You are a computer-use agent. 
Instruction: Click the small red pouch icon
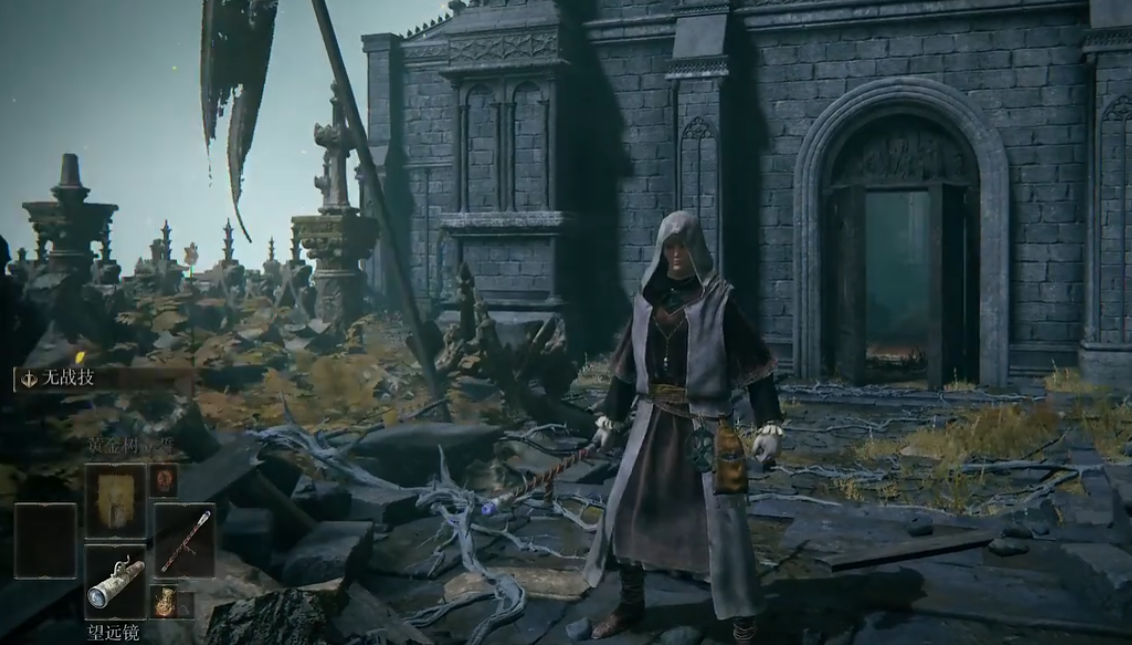[163, 479]
